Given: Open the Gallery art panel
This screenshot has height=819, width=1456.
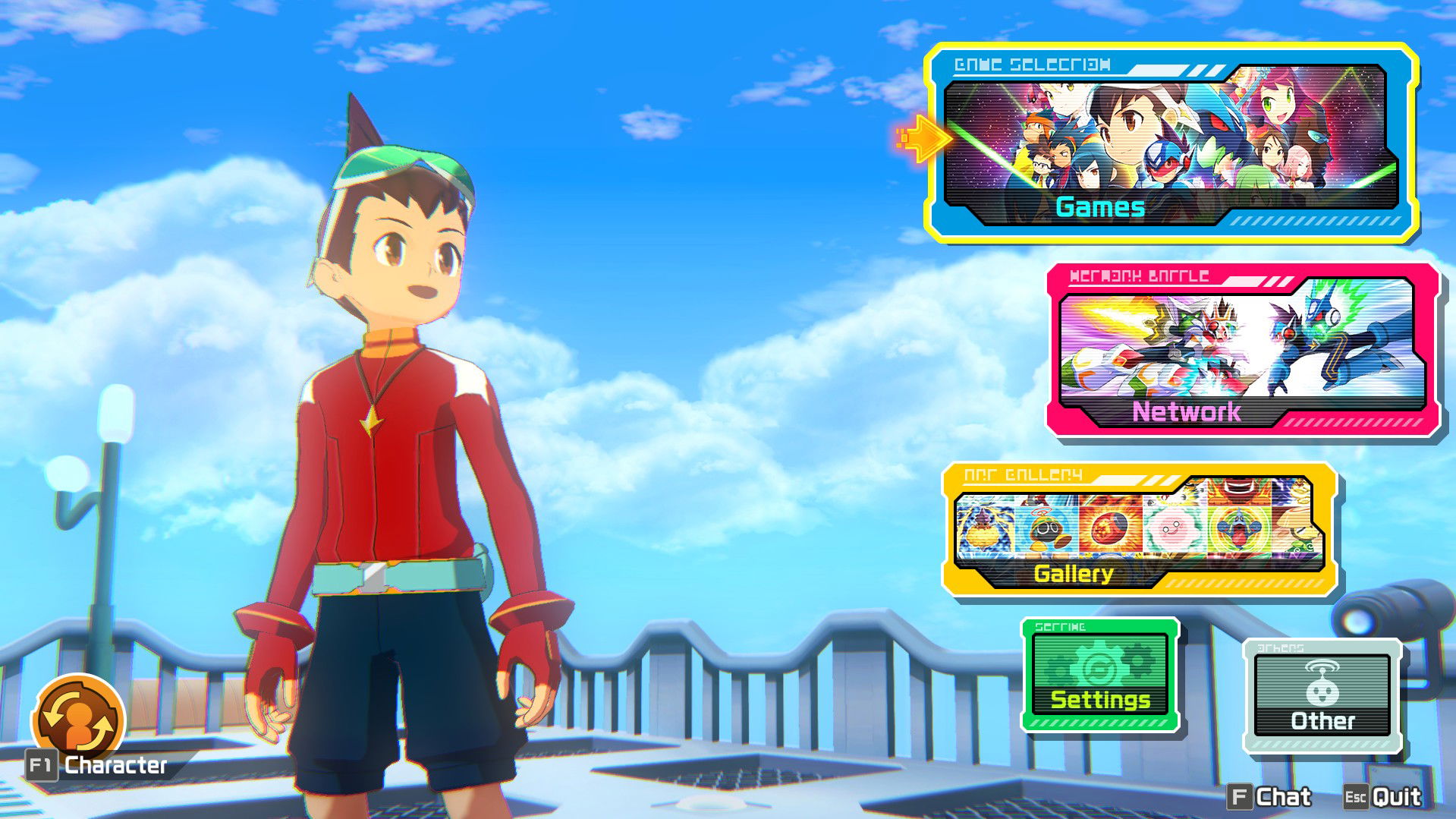Looking at the screenshot, I should tap(1139, 531).
